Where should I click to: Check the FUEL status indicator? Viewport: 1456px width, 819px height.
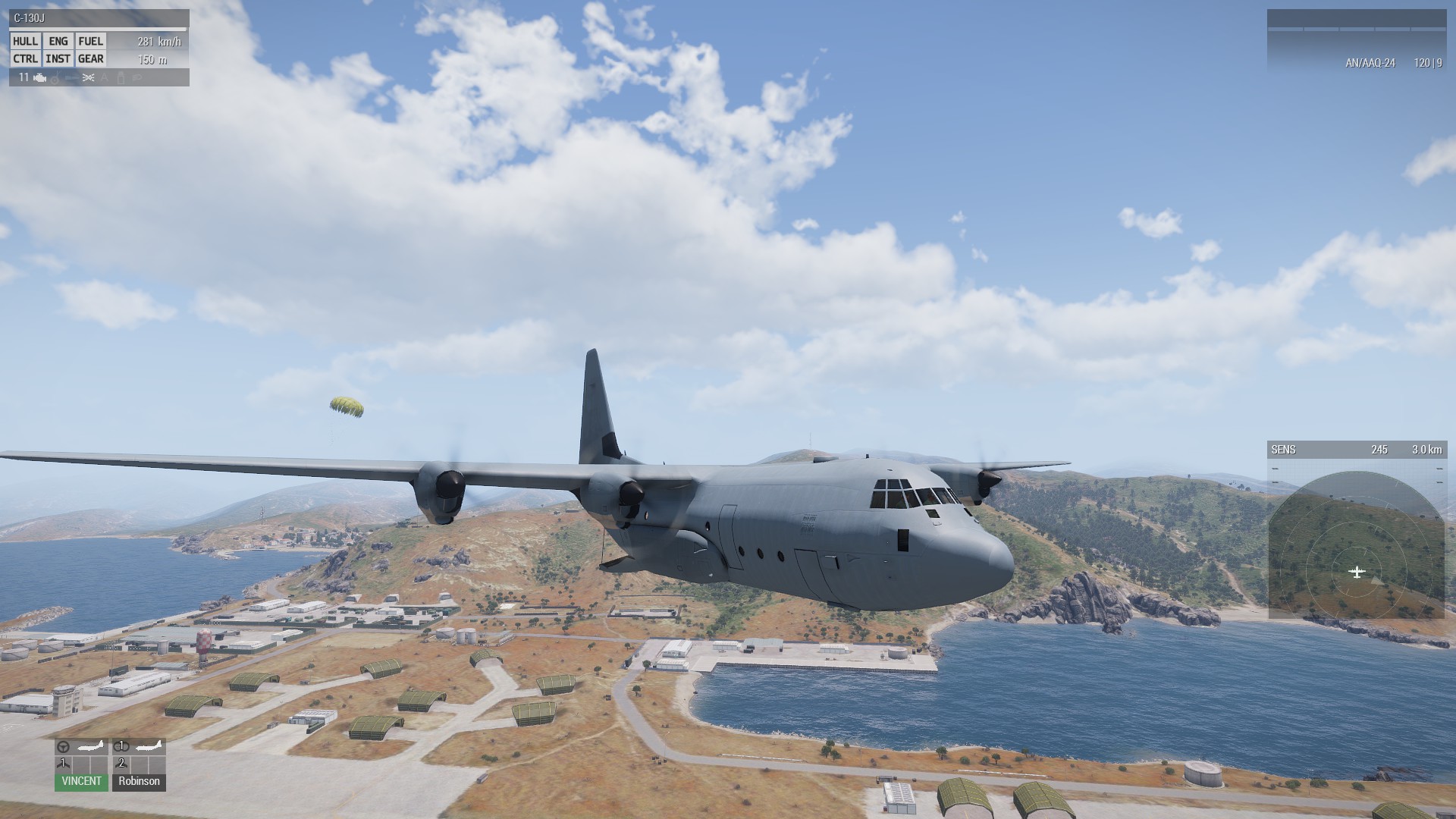(x=90, y=41)
